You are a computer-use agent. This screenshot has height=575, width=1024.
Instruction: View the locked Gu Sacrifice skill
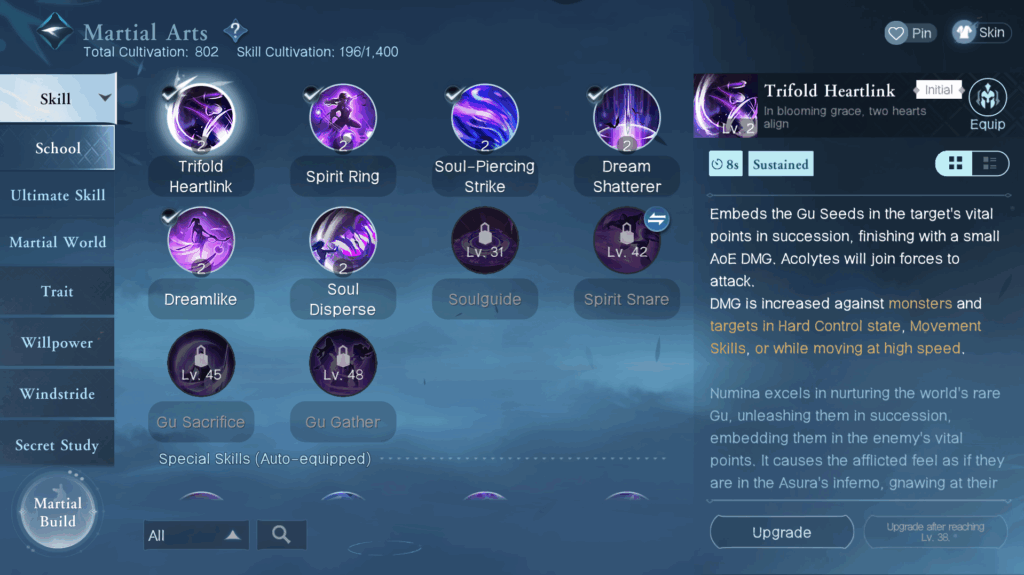tap(201, 363)
